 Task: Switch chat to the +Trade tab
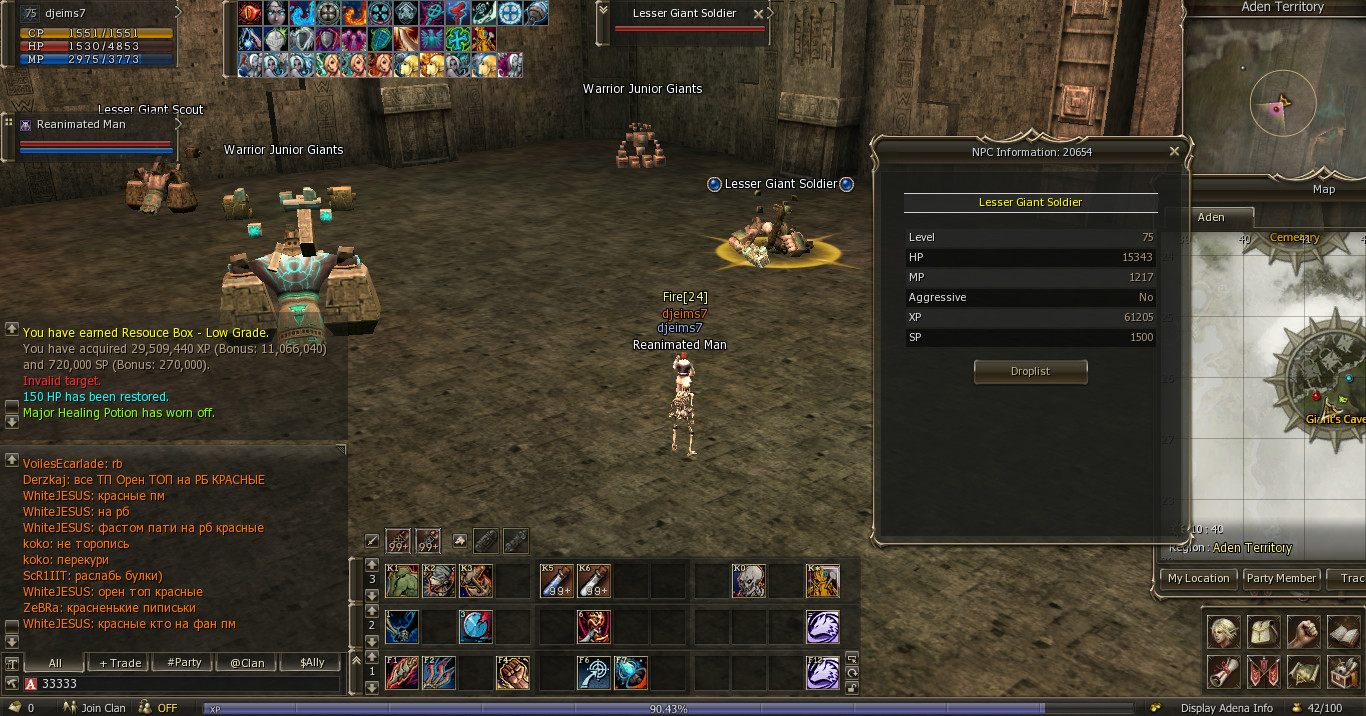click(x=120, y=663)
